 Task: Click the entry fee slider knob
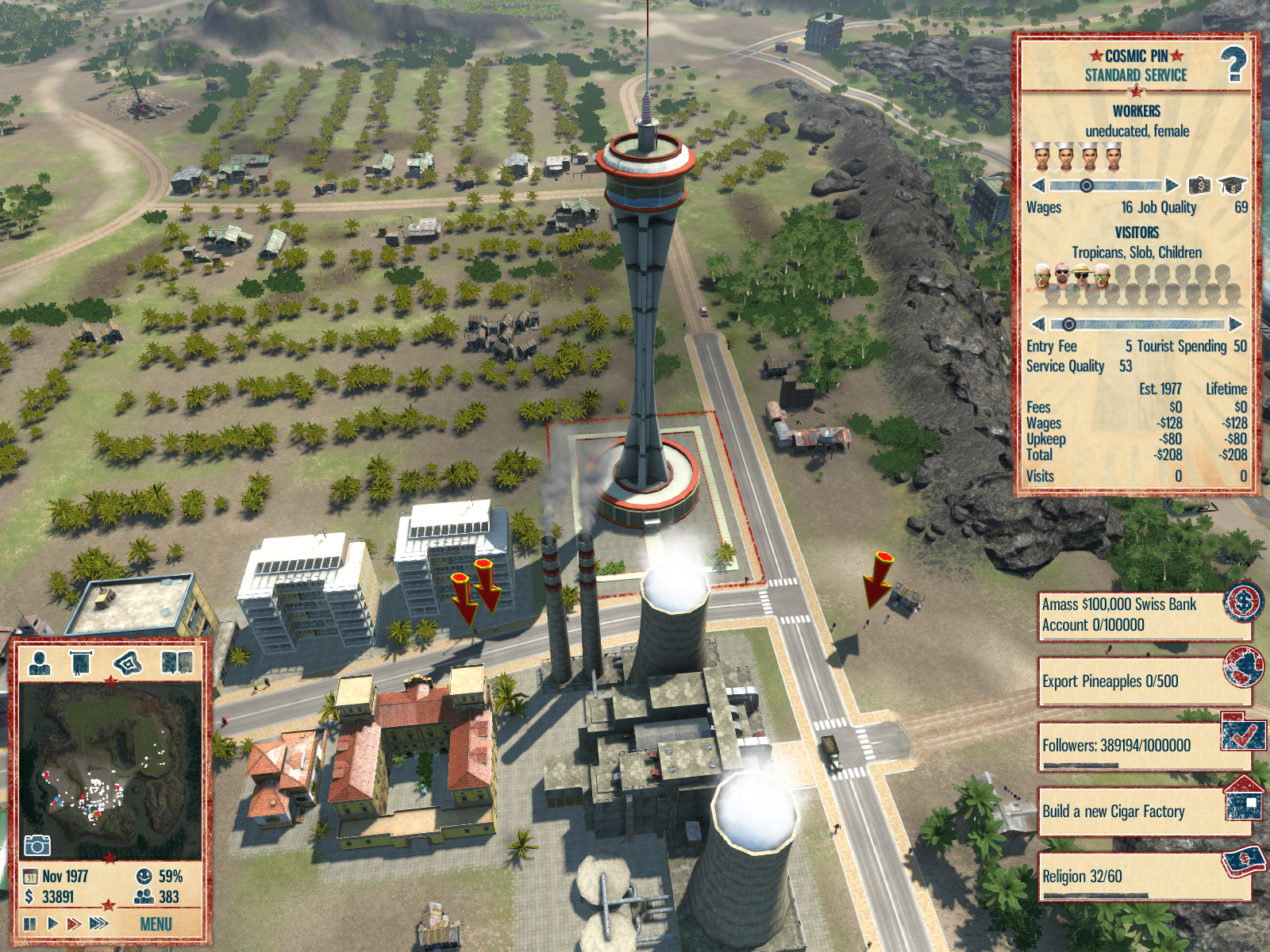(x=1069, y=324)
